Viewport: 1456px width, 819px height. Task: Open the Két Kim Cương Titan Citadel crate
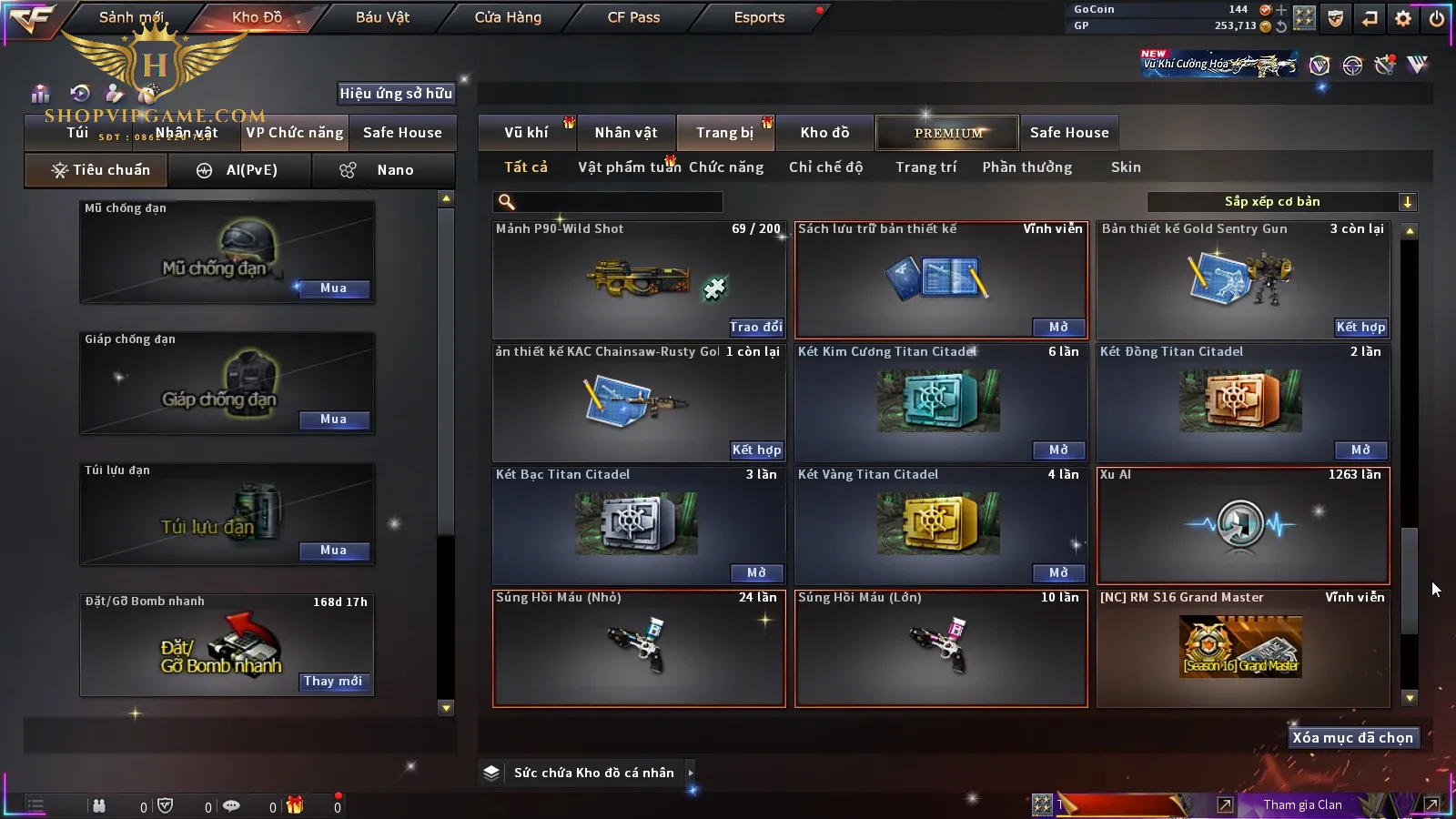pos(1058,450)
